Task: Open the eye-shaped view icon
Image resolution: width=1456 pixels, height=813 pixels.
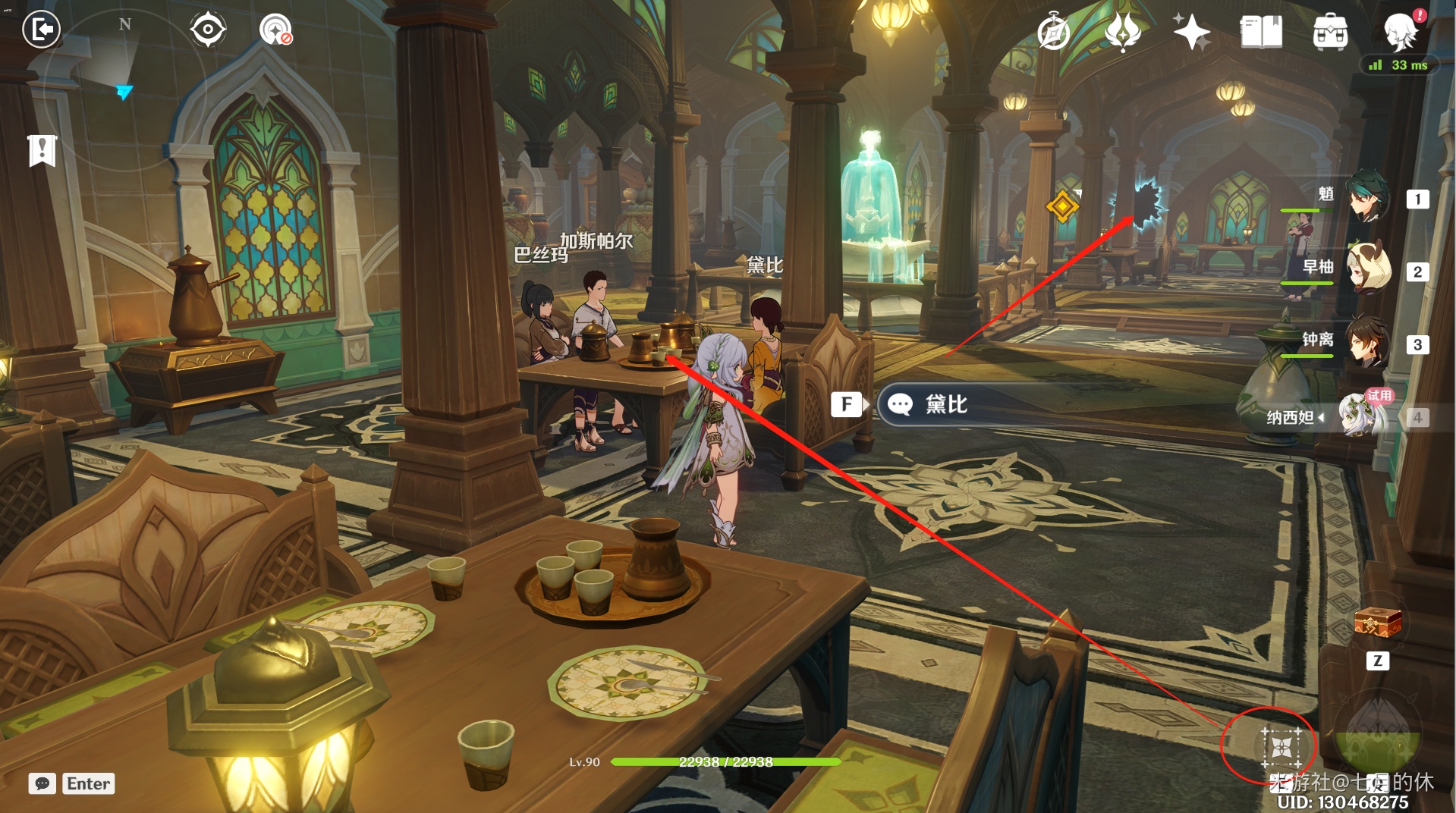Action: tap(207, 30)
